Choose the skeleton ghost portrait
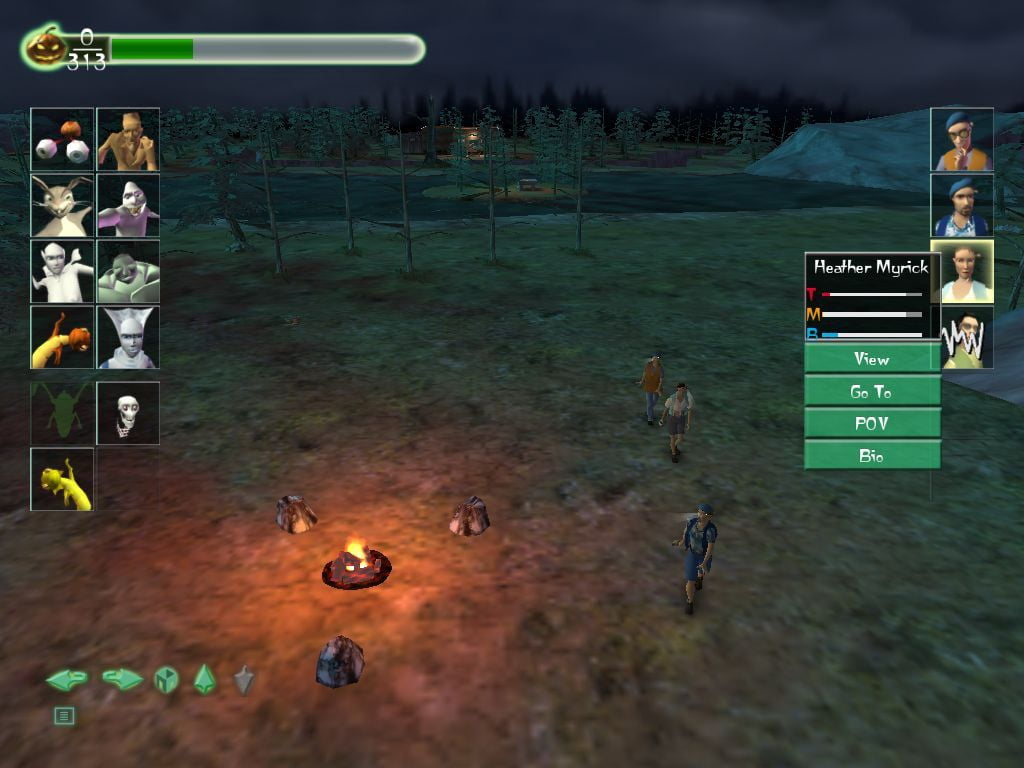1024x768 pixels. coord(128,412)
